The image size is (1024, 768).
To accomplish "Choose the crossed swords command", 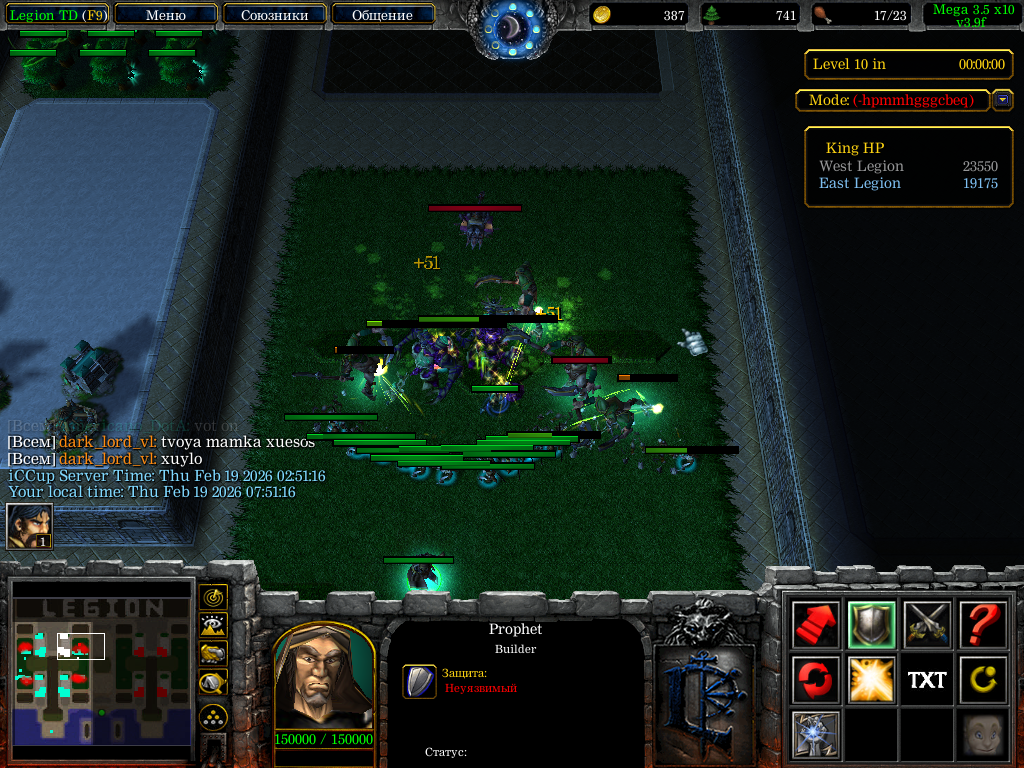I will 927,625.
